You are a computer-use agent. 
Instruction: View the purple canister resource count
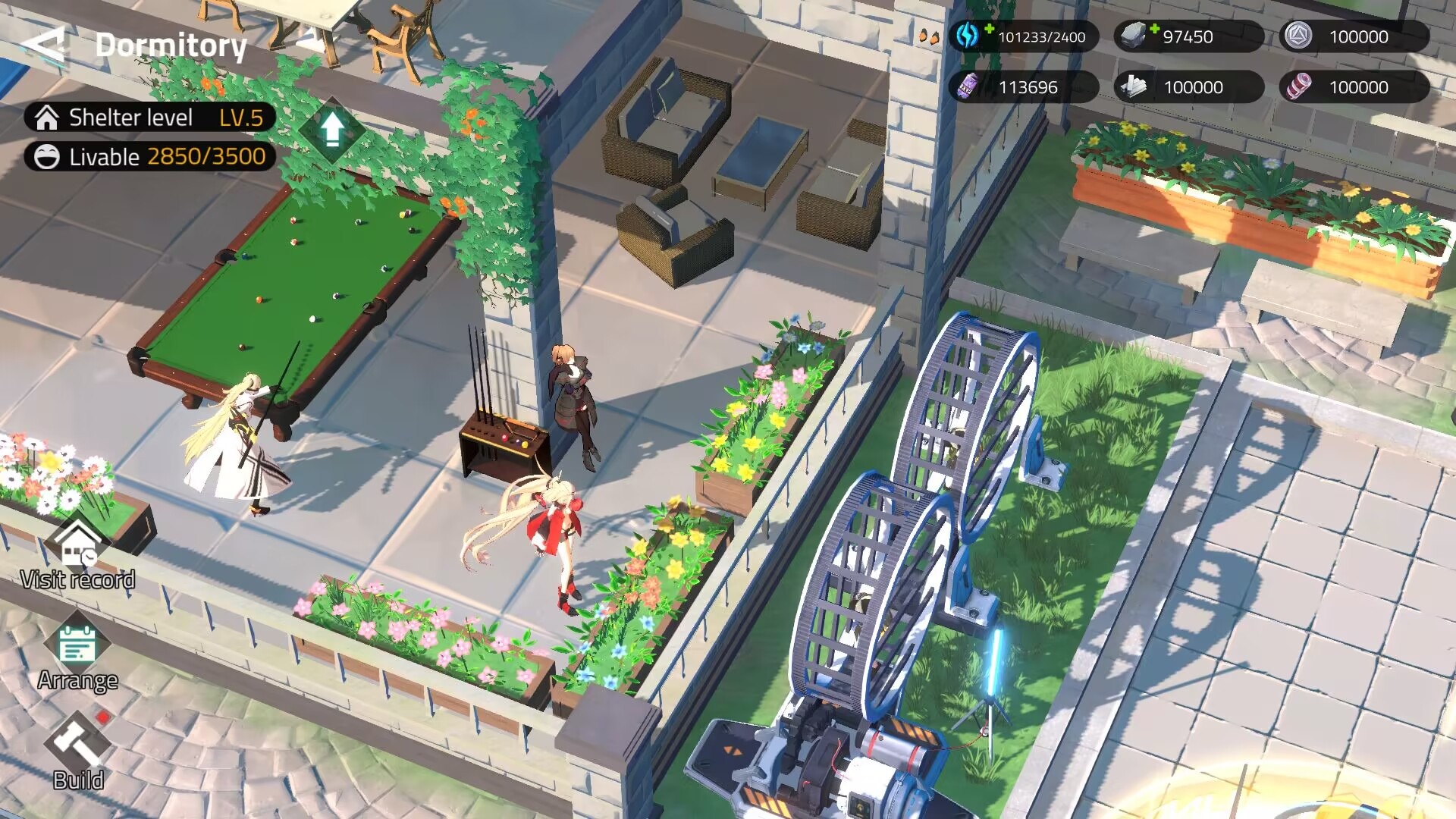tap(1023, 87)
